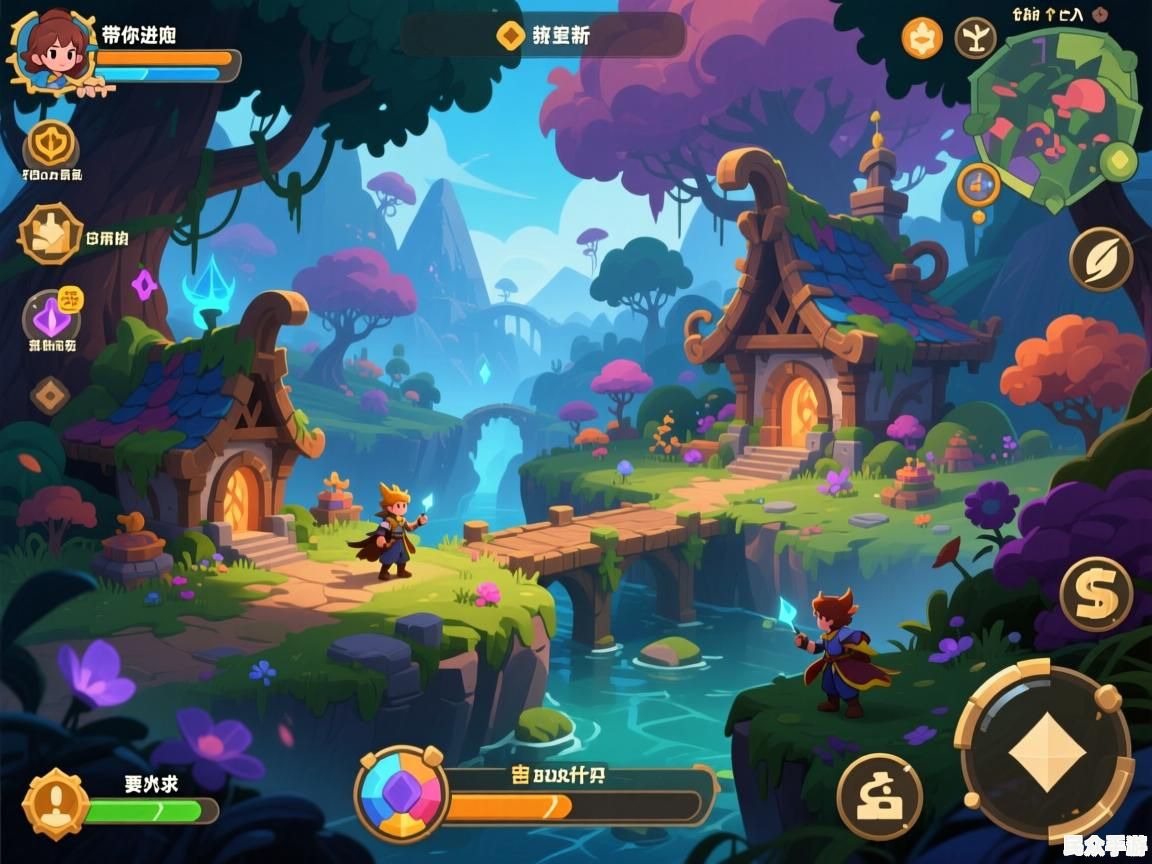Tap the round S-symbol skill button

(1096, 594)
